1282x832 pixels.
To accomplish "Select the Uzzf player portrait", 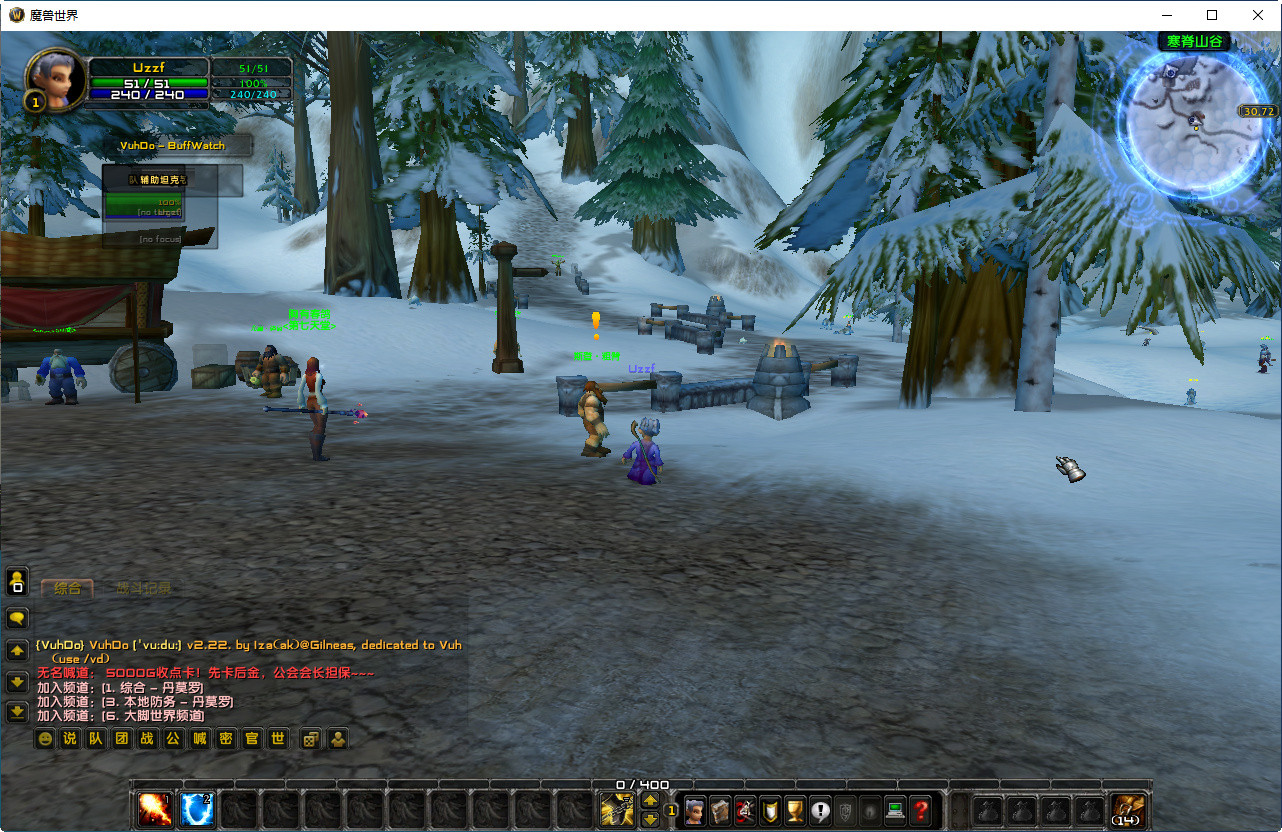I will 56,80.
